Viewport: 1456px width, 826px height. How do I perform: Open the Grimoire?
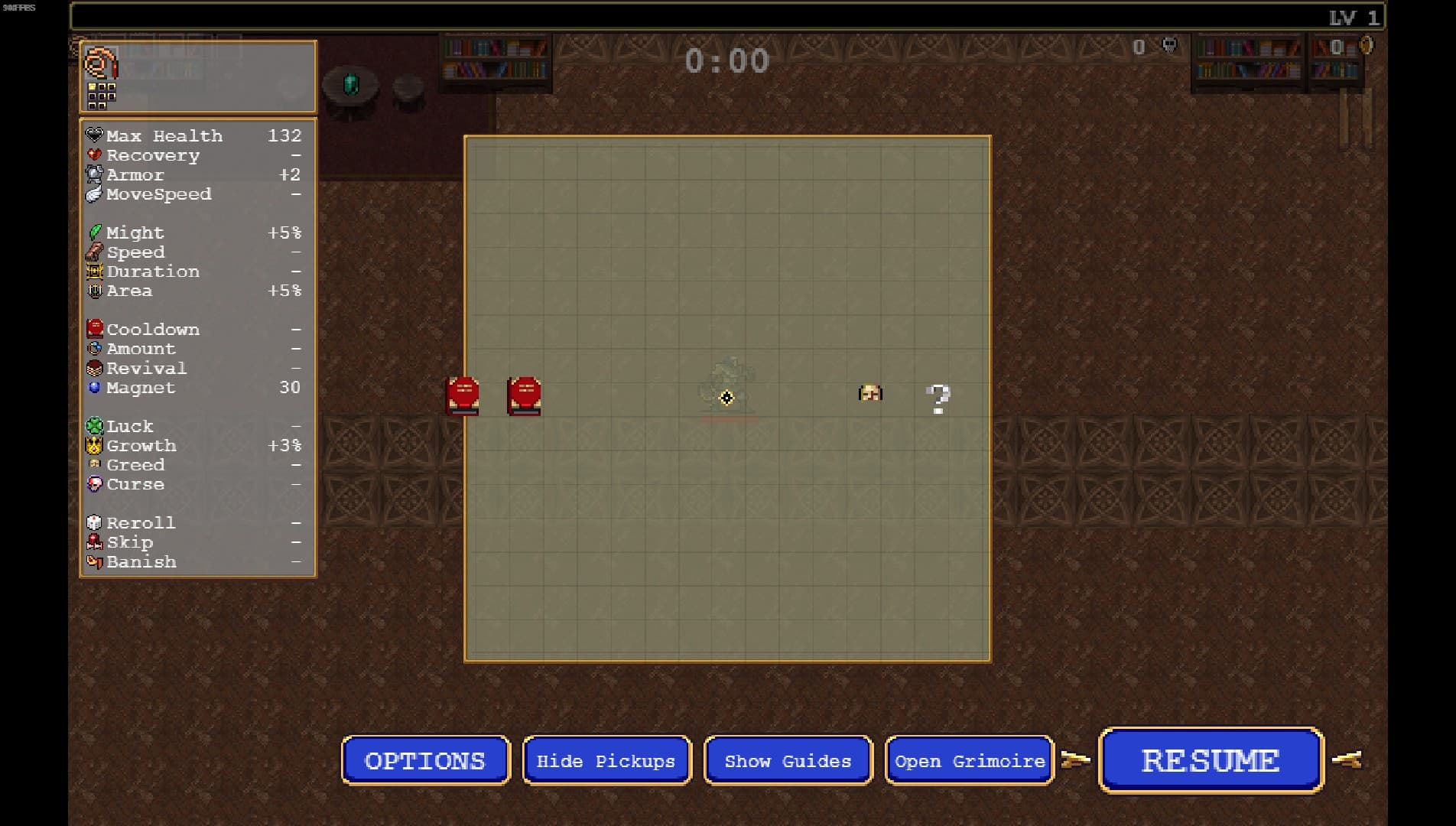point(969,760)
